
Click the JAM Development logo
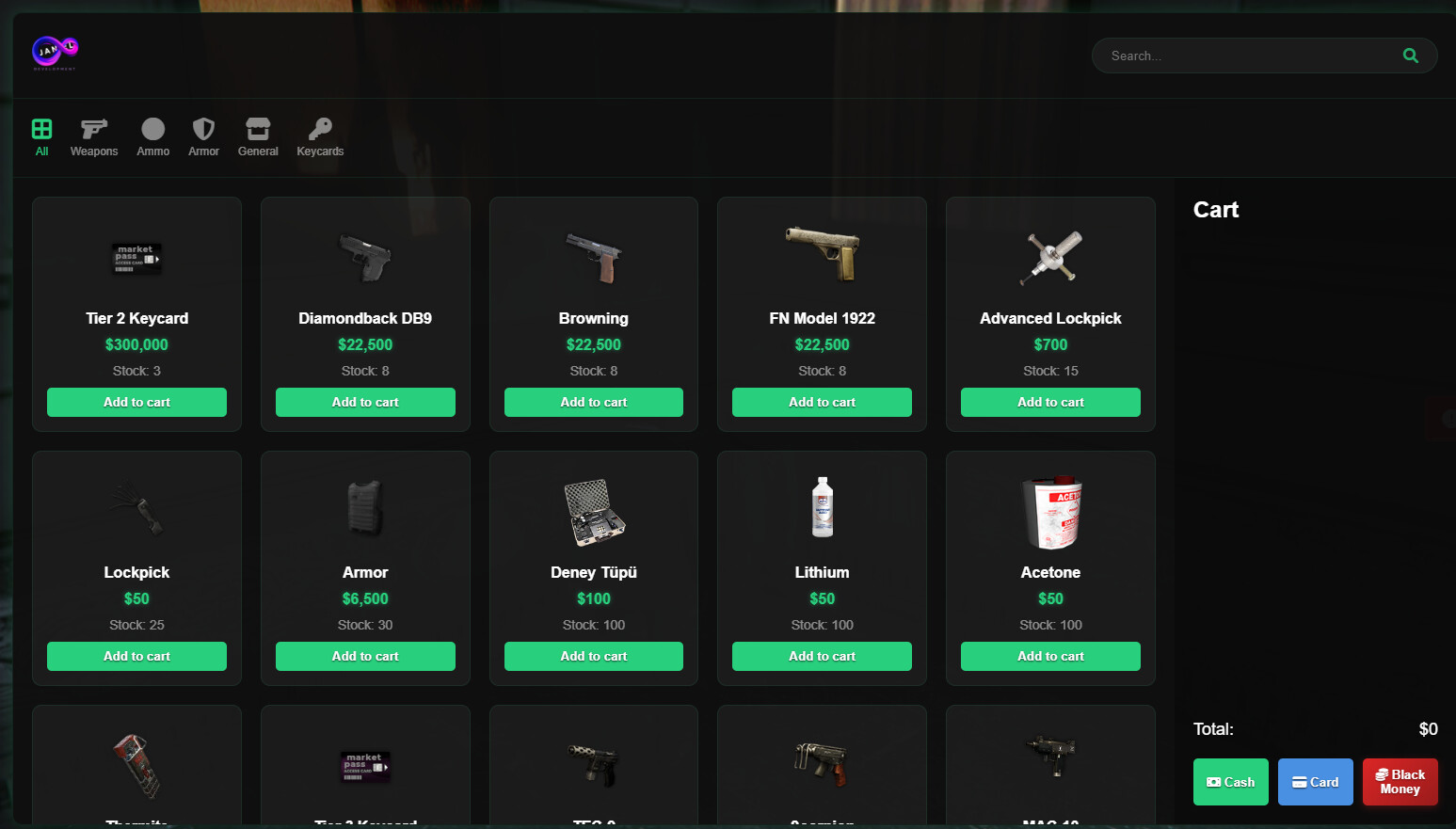click(54, 53)
